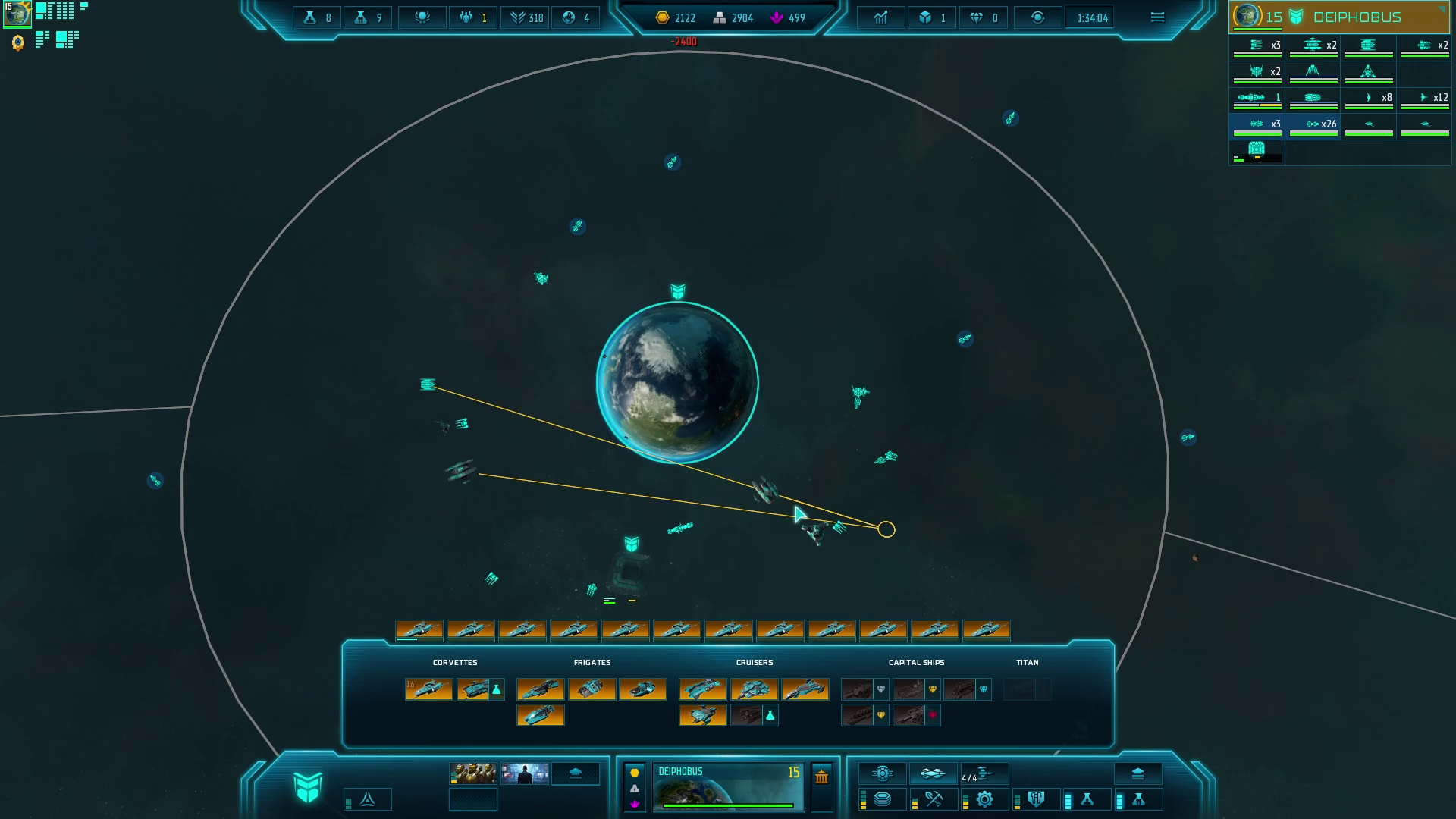Image resolution: width=1456 pixels, height=819 pixels.
Task: Build the first corvette in the list
Action: 429,689
